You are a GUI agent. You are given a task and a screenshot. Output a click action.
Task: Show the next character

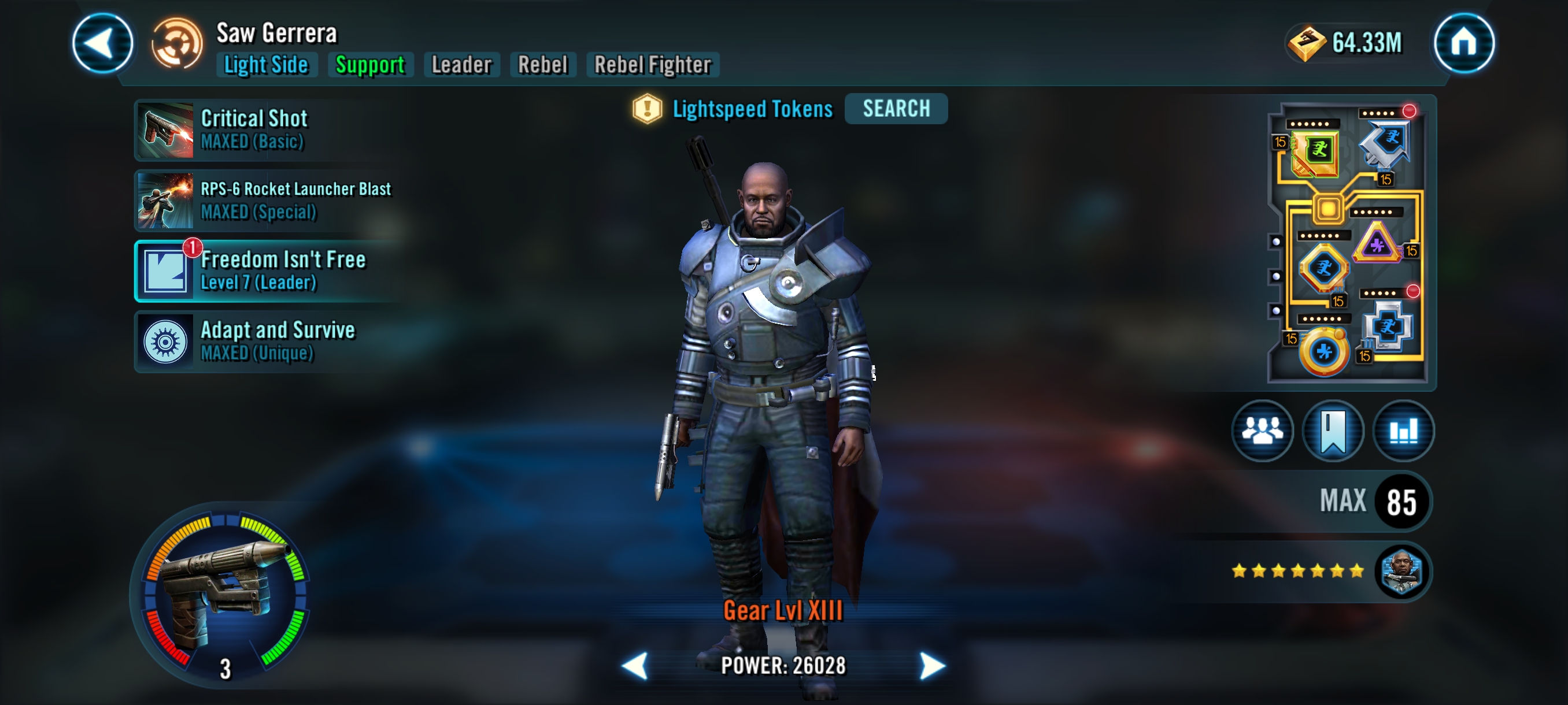pos(931,666)
